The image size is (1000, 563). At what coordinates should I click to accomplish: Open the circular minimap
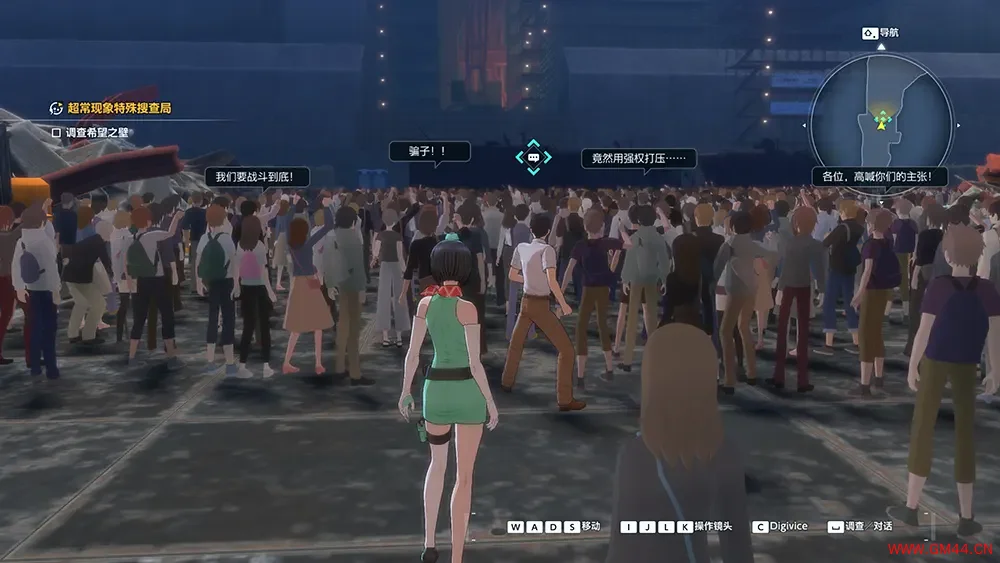[x=880, y=112]
